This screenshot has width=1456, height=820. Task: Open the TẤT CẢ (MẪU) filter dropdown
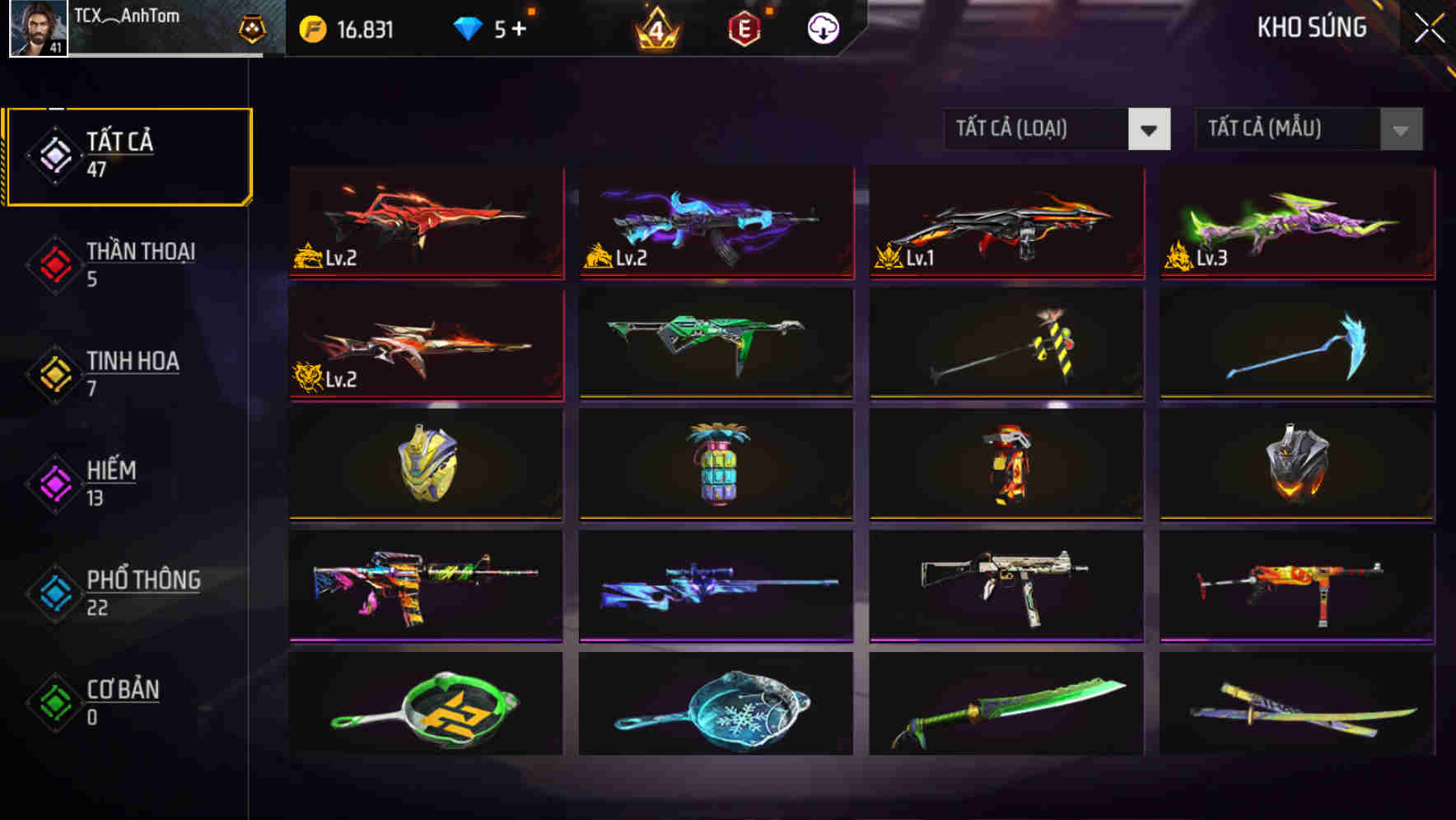[1308, 129]
